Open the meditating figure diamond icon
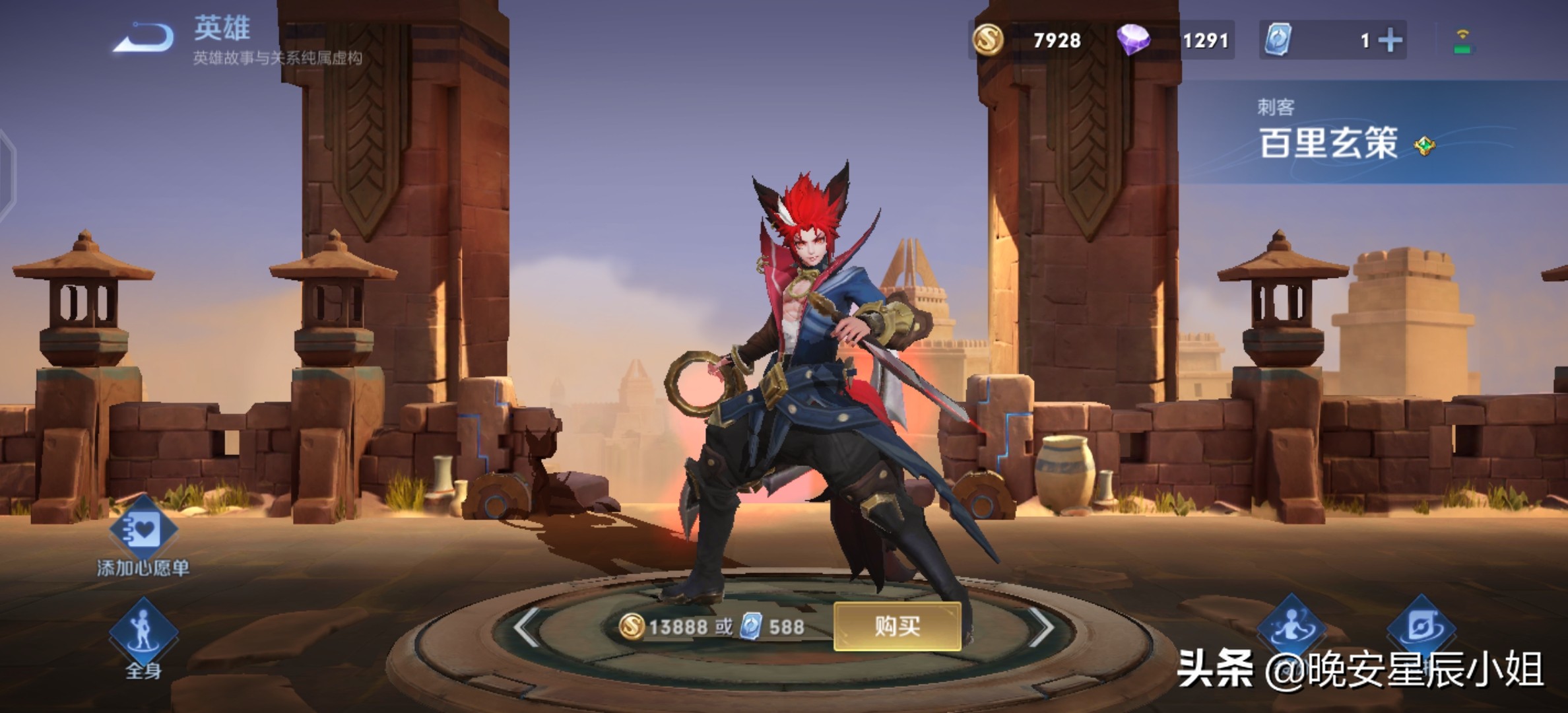The width and height of the screenshot is (1568, 713). [1291, 627]
